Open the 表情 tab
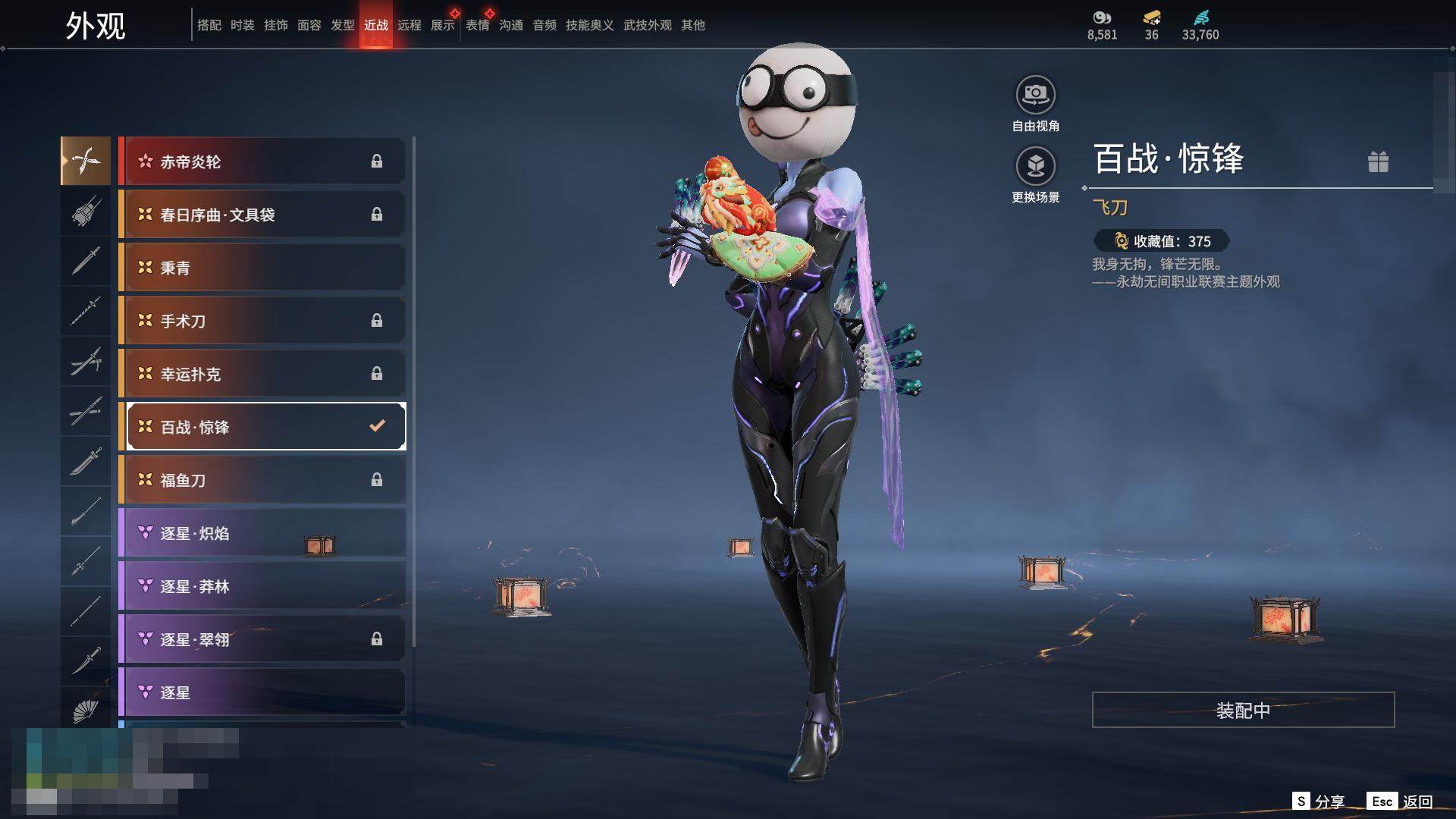The width and height of the screenshot is (1456, 819). coord(477,25)
